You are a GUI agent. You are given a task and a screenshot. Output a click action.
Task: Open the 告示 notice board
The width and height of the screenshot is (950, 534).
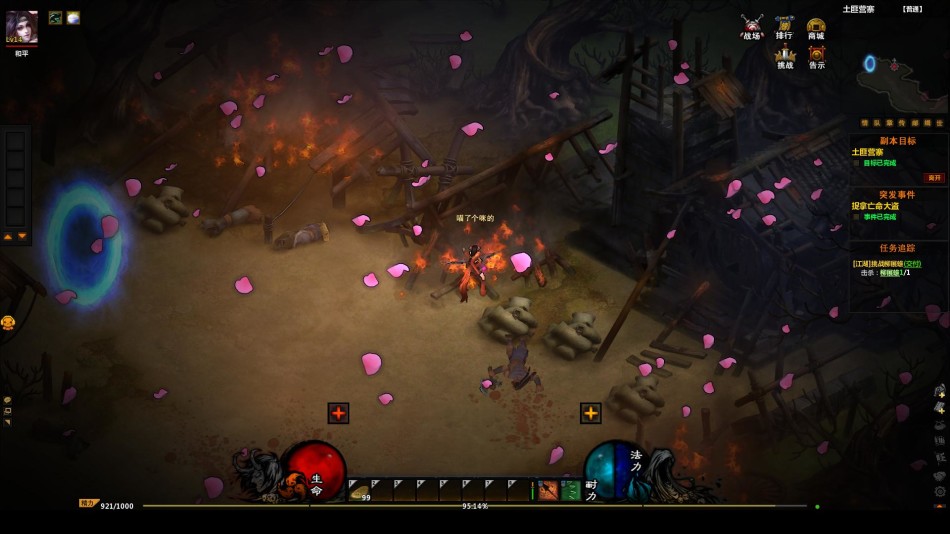click(816, 57)
